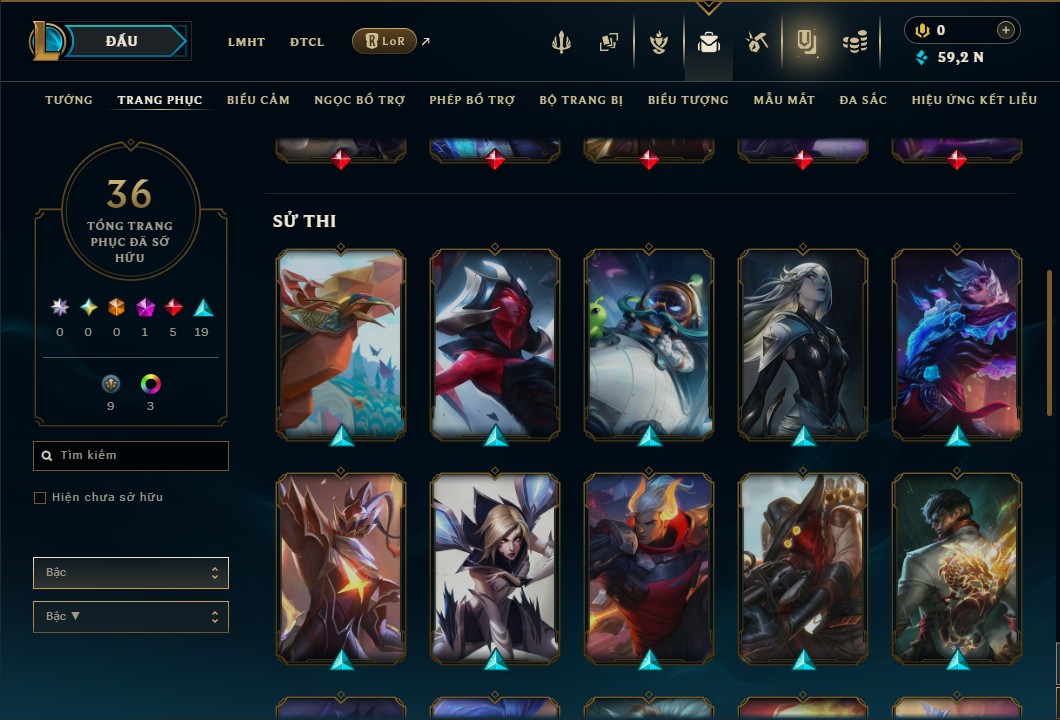Select the NGỌC BỔ TRỢ tab
Screen dimensions: 1060x720
click(359, 100)
